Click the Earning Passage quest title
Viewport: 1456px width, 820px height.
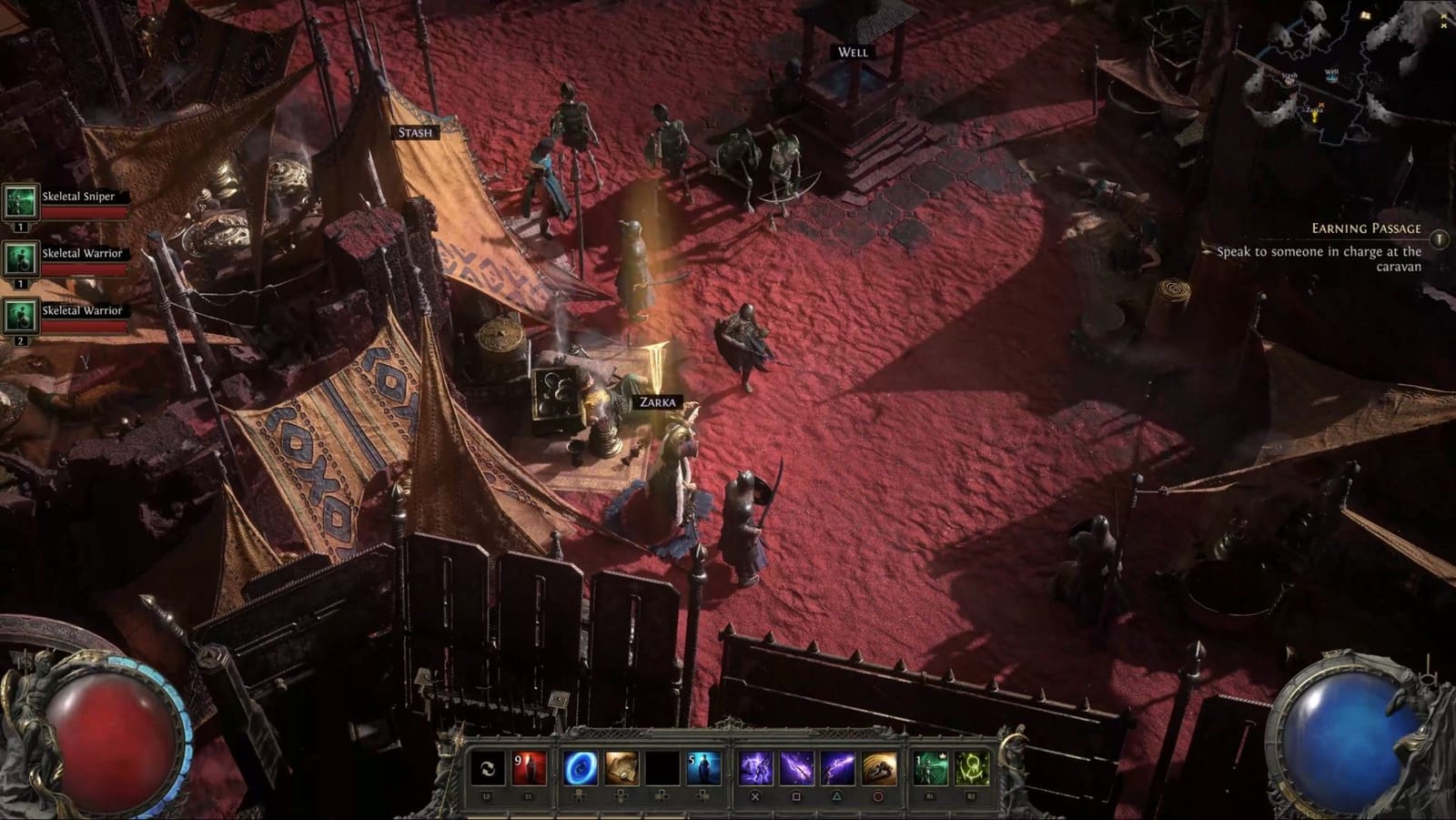(x=1365, y=227)
